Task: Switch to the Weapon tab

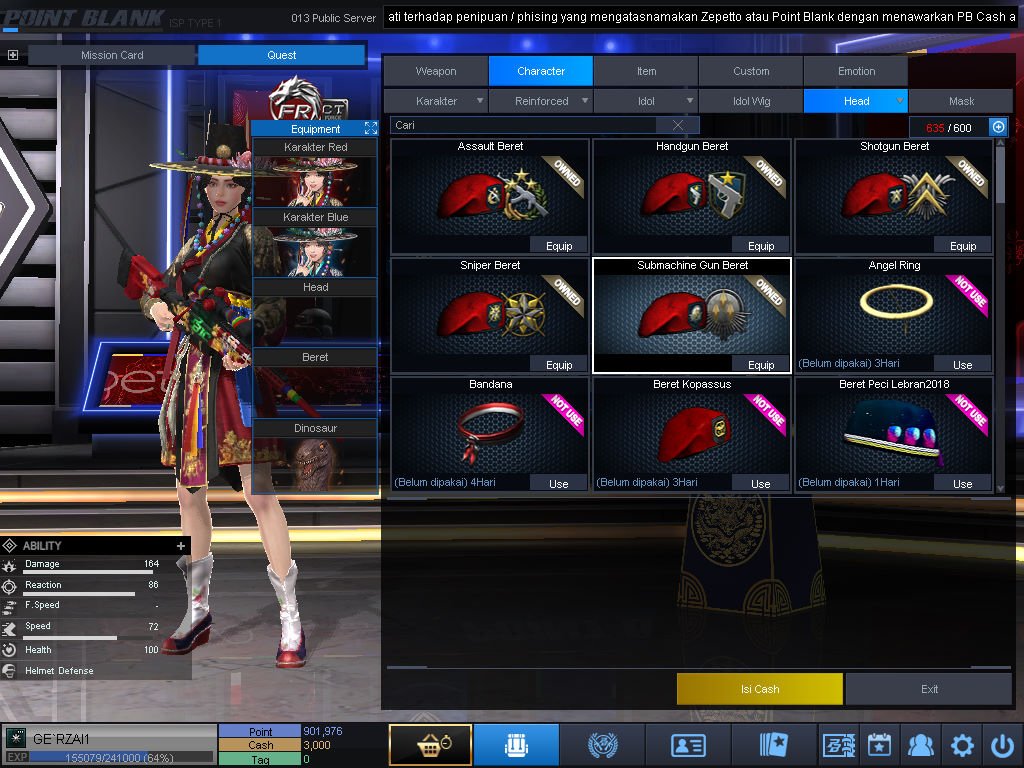Action: (436, 71)
